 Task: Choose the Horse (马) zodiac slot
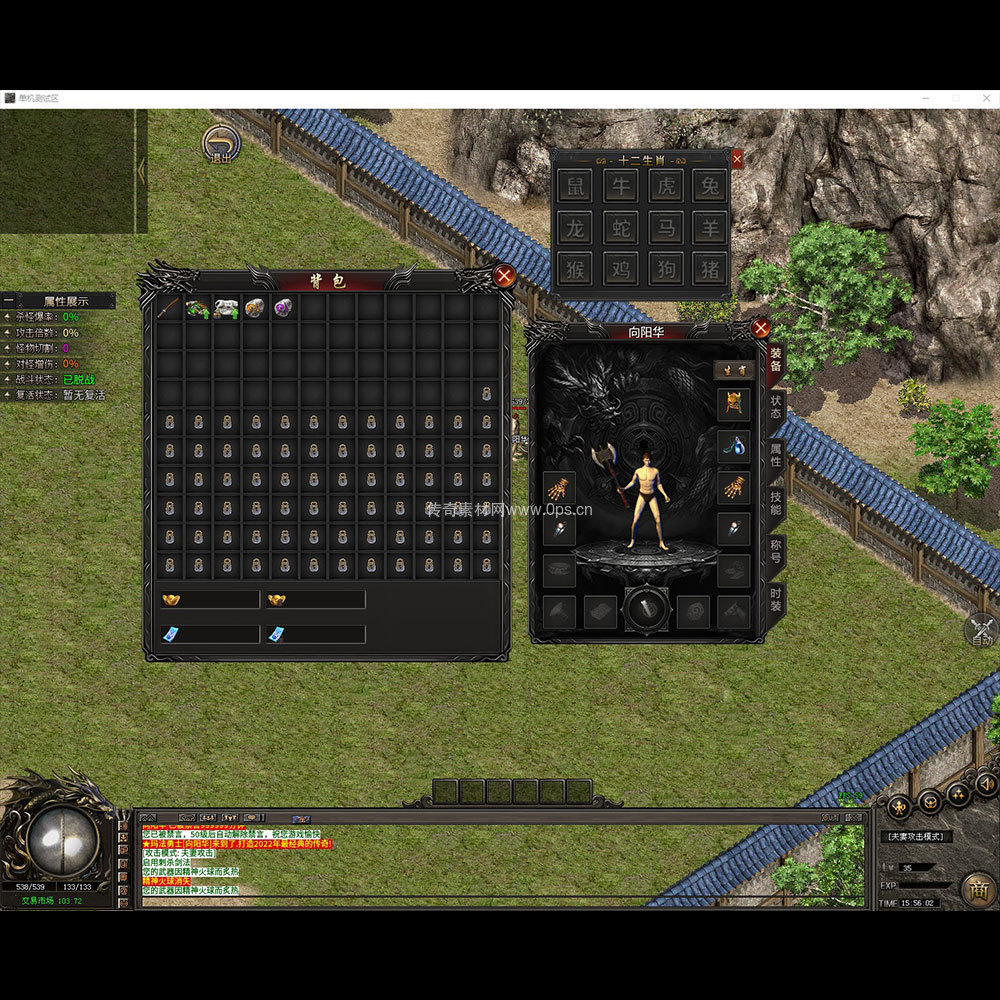tap(665, 227)
